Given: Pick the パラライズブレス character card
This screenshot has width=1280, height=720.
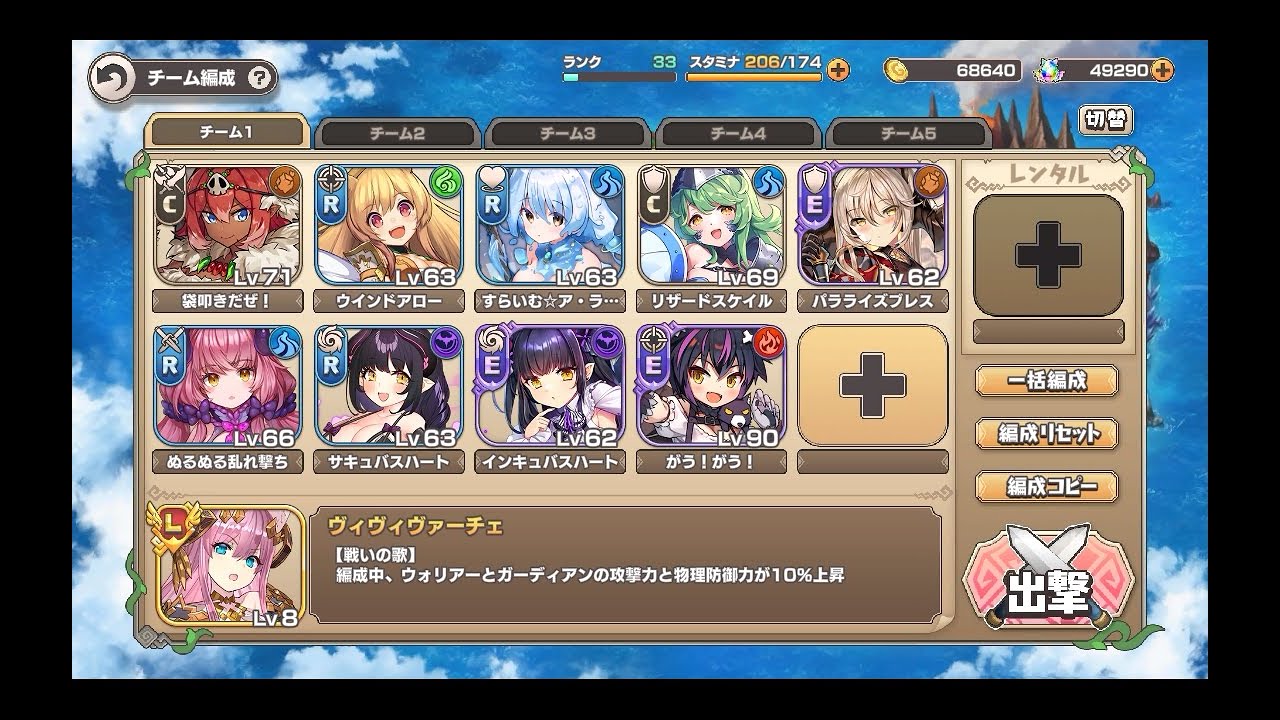Looking at the screenshot, I should point(872,225).
